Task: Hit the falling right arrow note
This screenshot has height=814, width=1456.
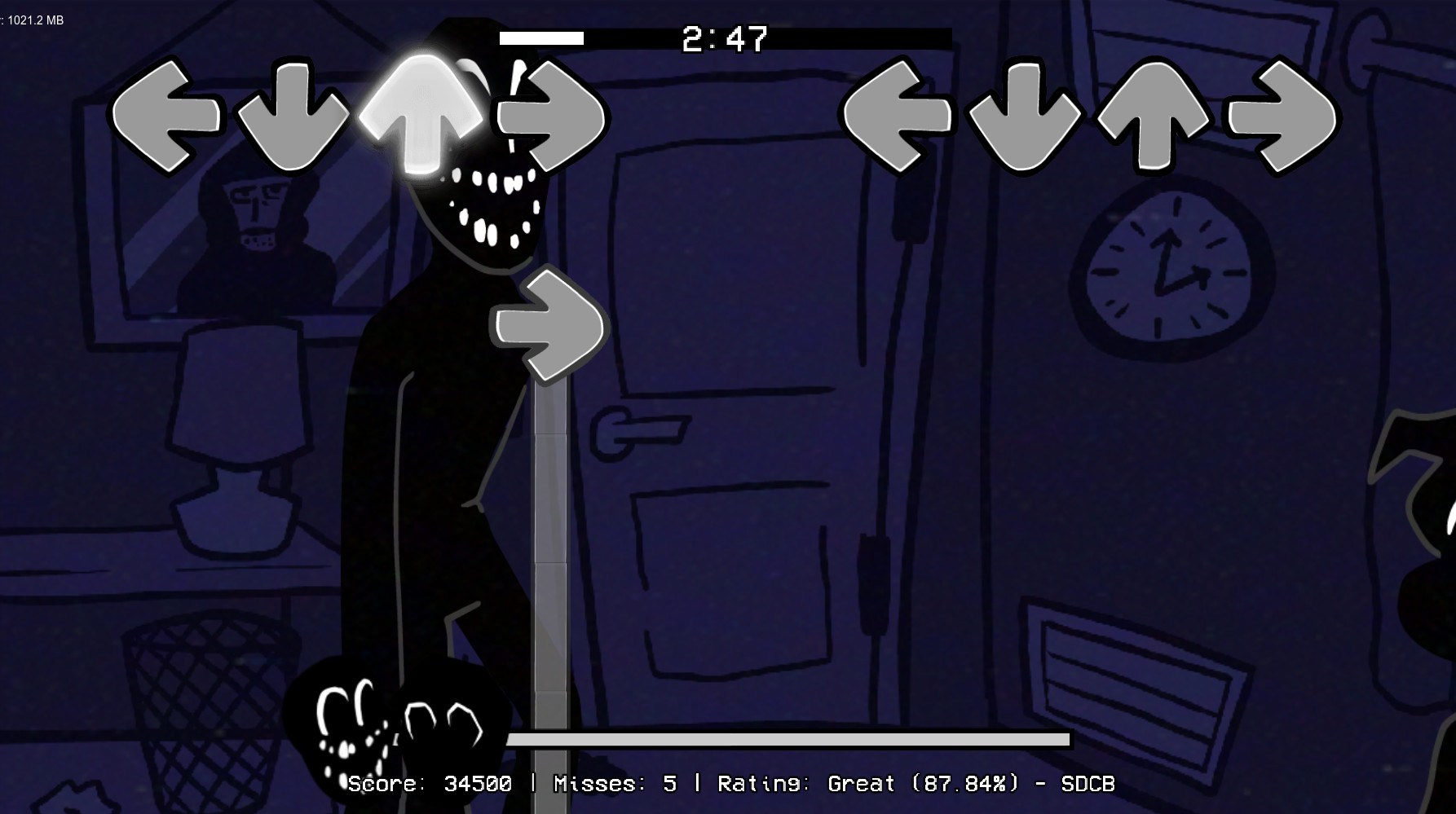Action: point(548,326)
